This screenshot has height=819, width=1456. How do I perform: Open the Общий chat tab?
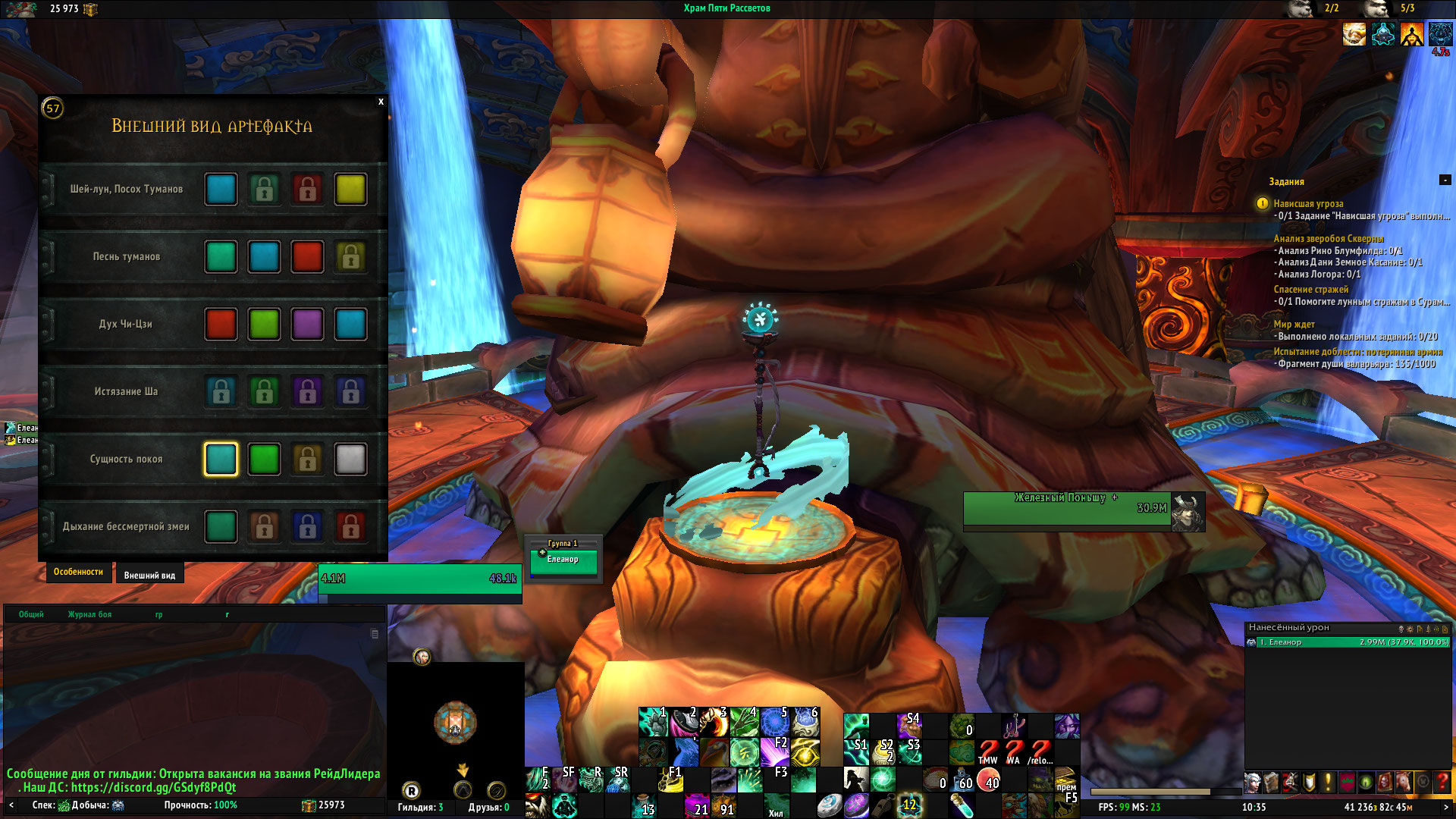(31, 615)
